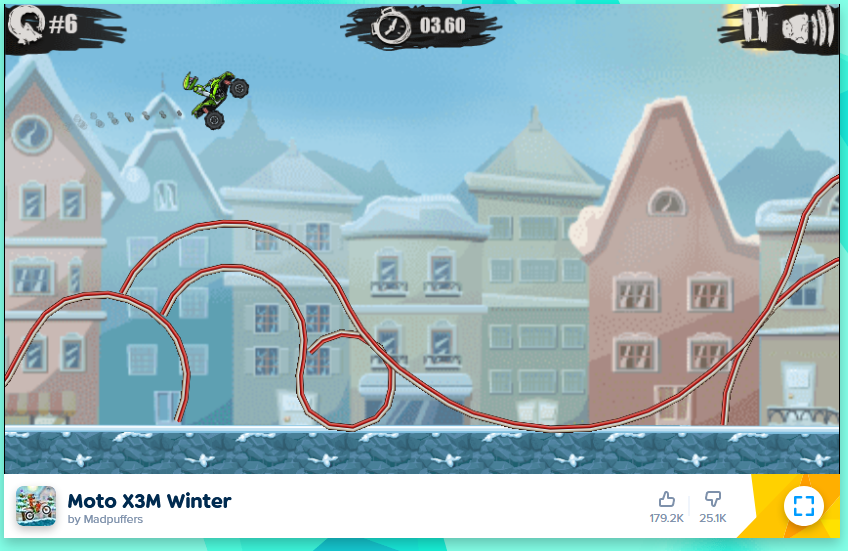Click the thumbs down dislike button

click(x=713, y=499)
